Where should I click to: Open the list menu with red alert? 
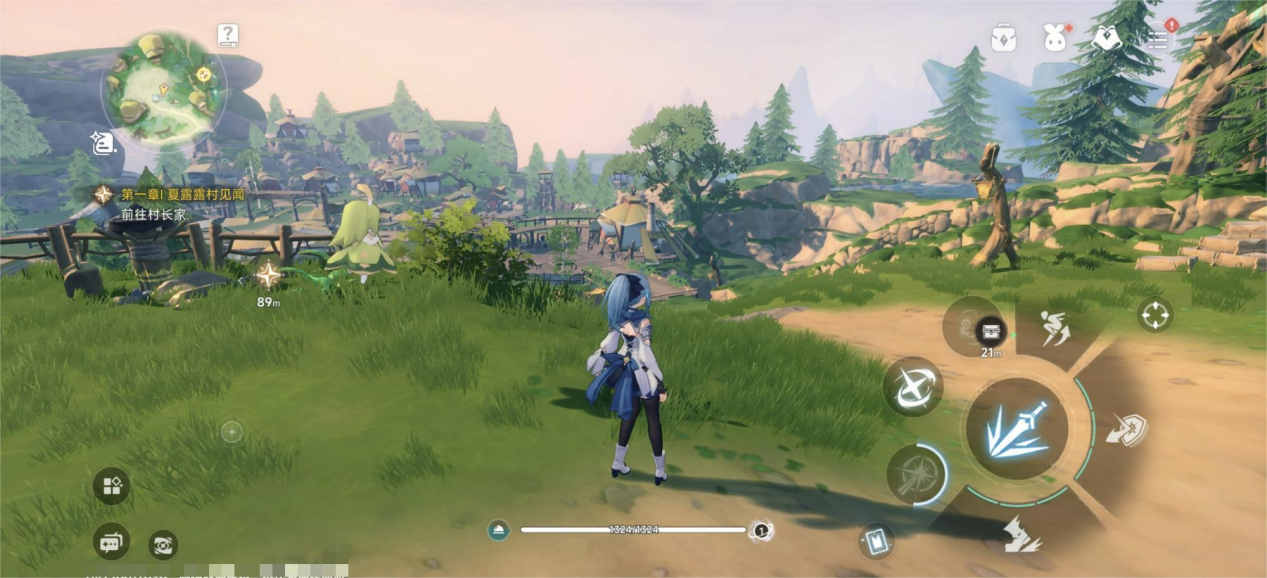coord(1158,38)
